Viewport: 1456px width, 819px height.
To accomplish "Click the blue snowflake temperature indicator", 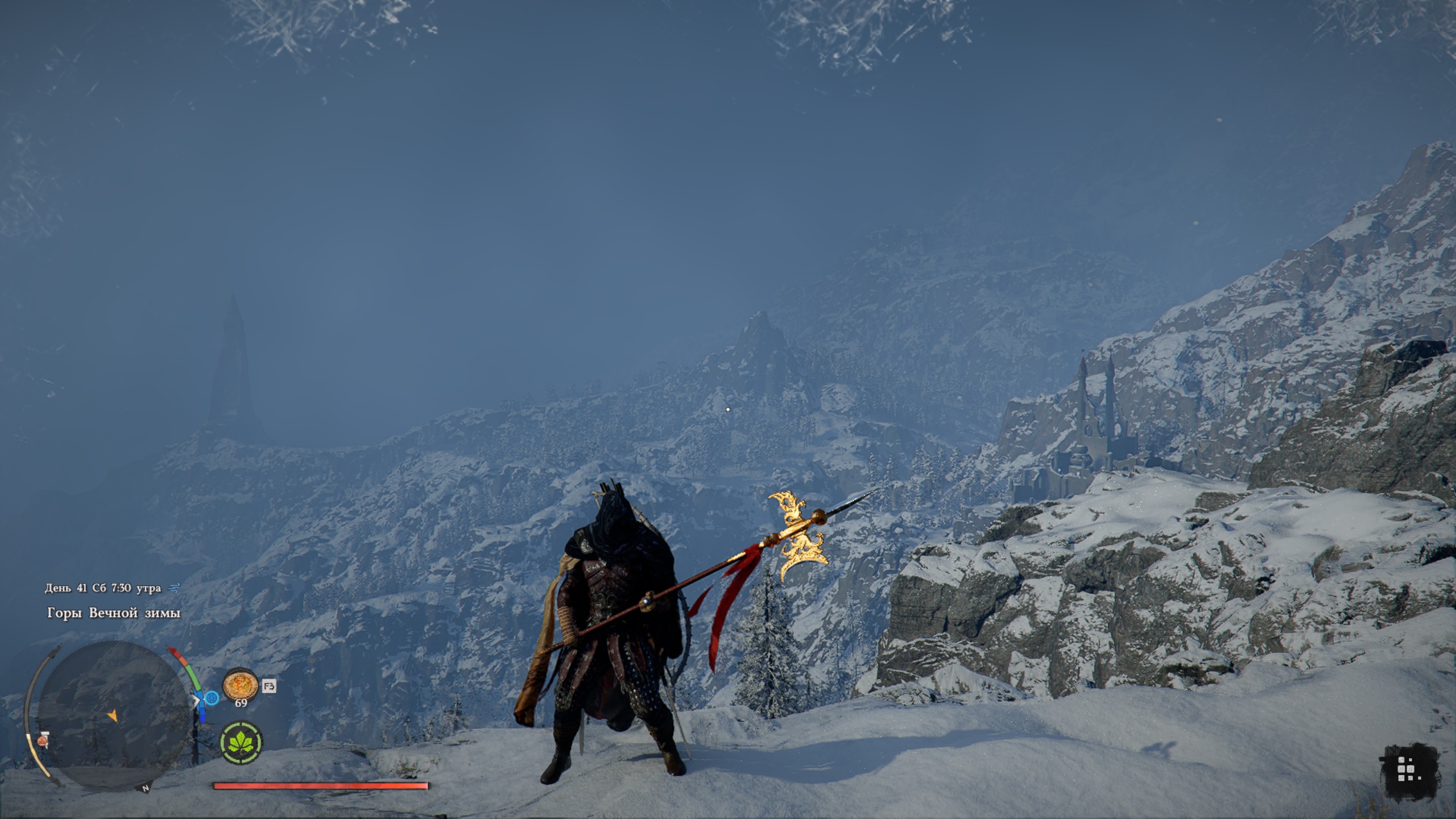I will tap(212, 698).
